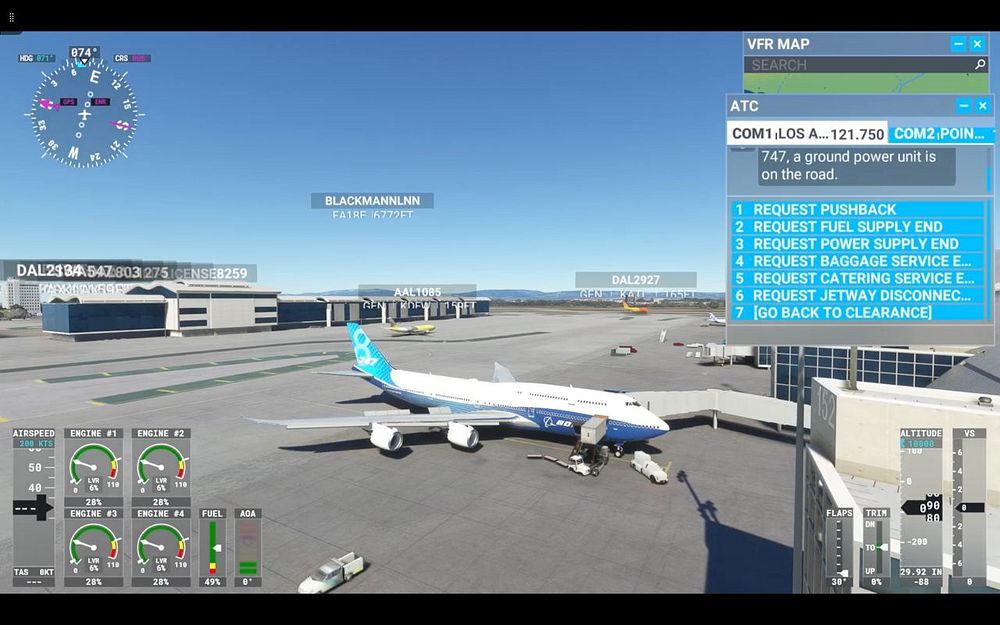The height and width of the screenshot is (625, 1000).
Task: Switch to the COM2 radio tab
Action: [x=940, y=134]
